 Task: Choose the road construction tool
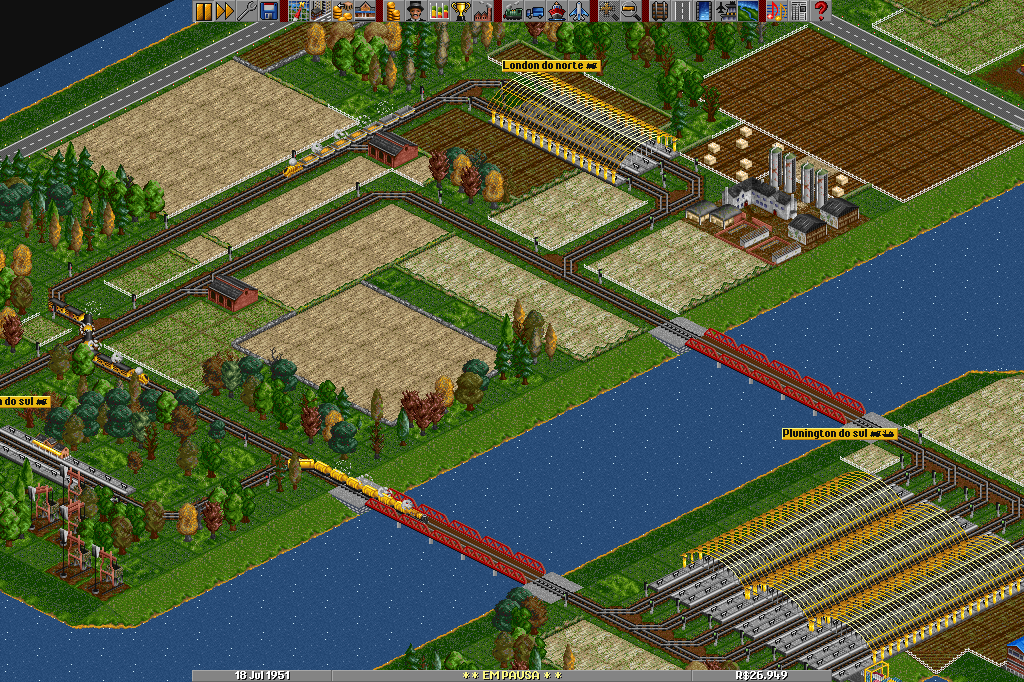click(x=681, y=11)
